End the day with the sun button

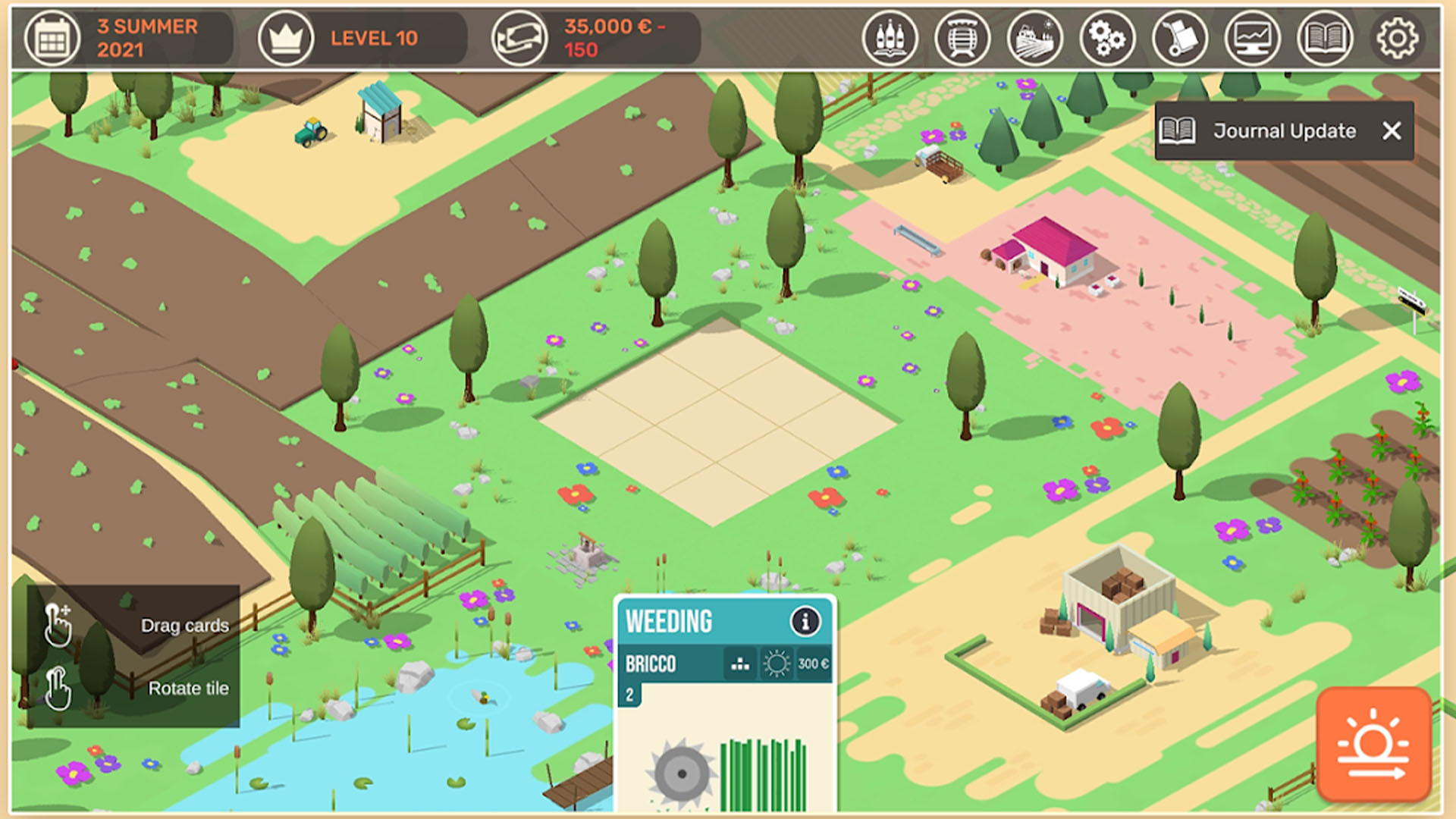pyautogui.click(x=1373, y=744)
